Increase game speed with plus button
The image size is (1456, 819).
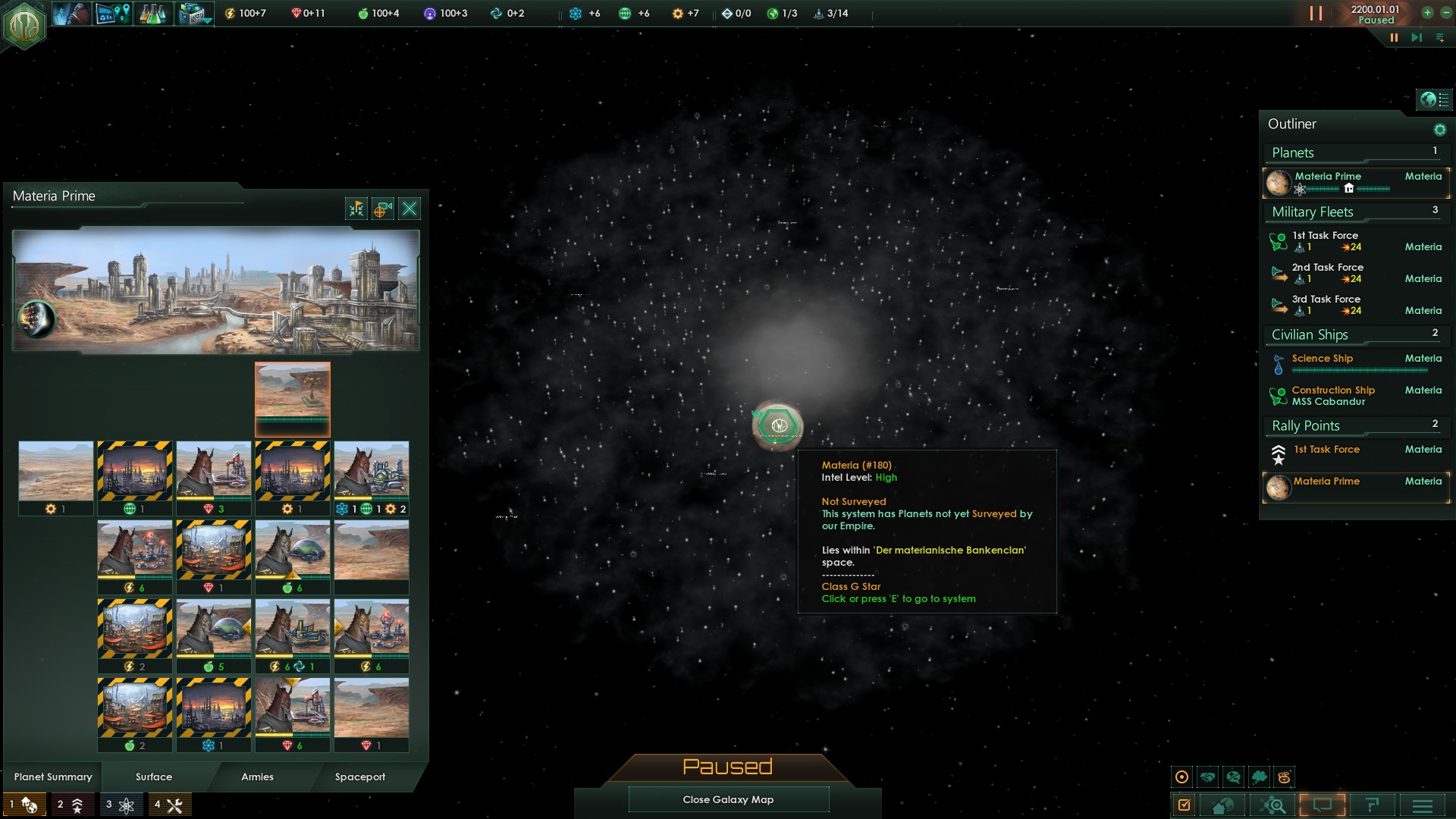coord(1426,13)
